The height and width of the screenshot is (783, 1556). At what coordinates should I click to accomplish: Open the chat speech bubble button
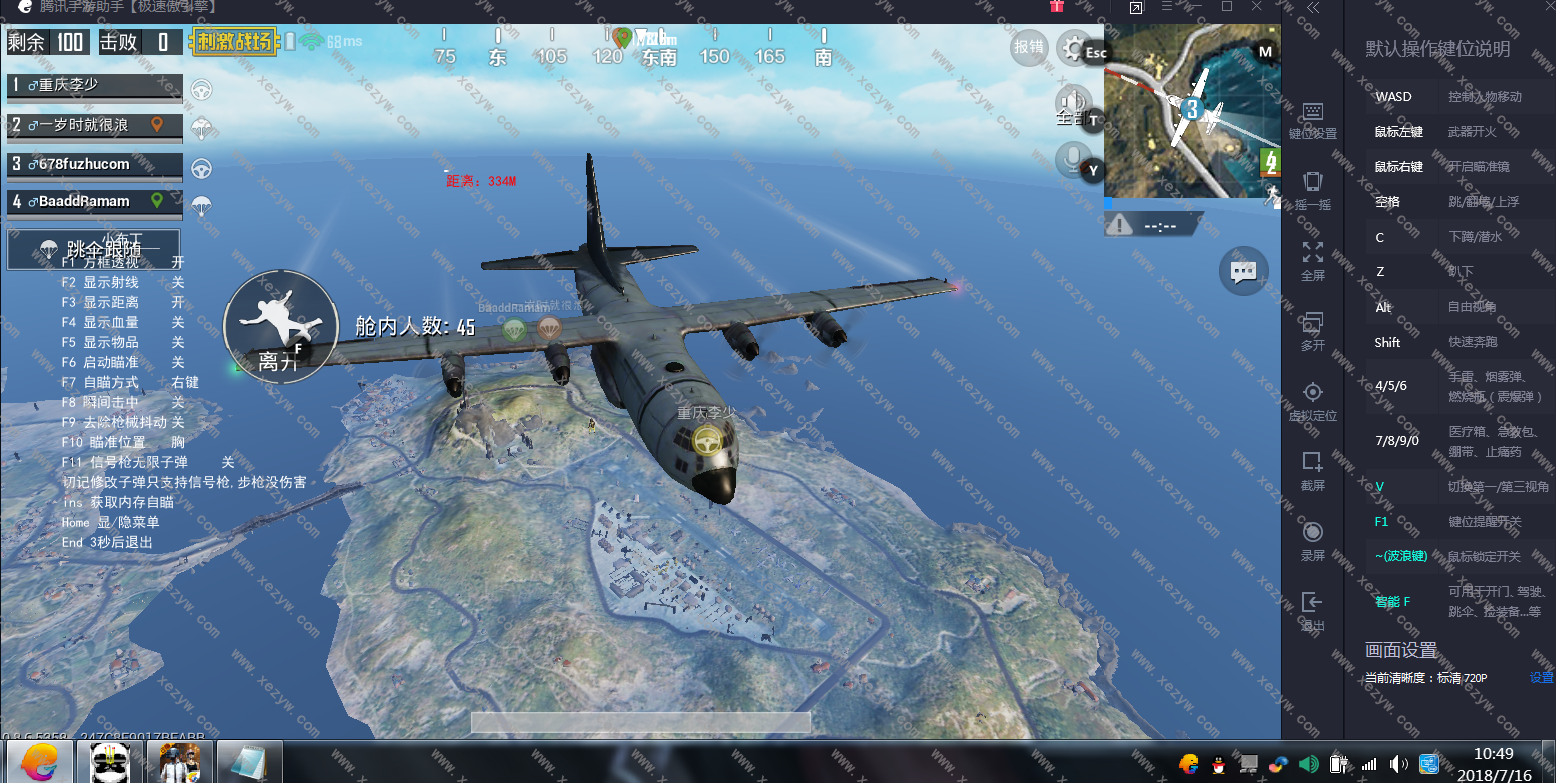click(1243, 271)
